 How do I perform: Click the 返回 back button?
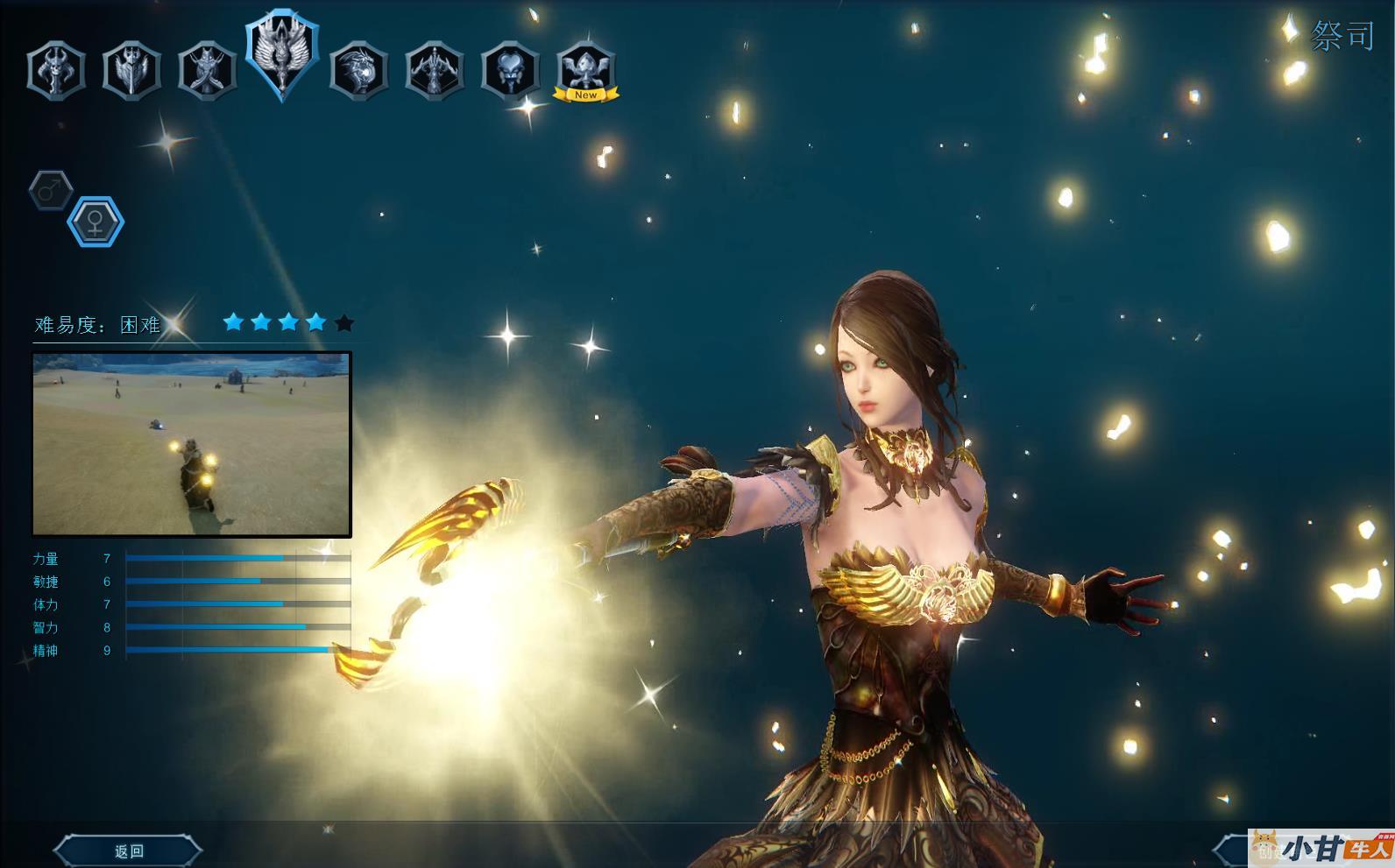tap(129, 850)
